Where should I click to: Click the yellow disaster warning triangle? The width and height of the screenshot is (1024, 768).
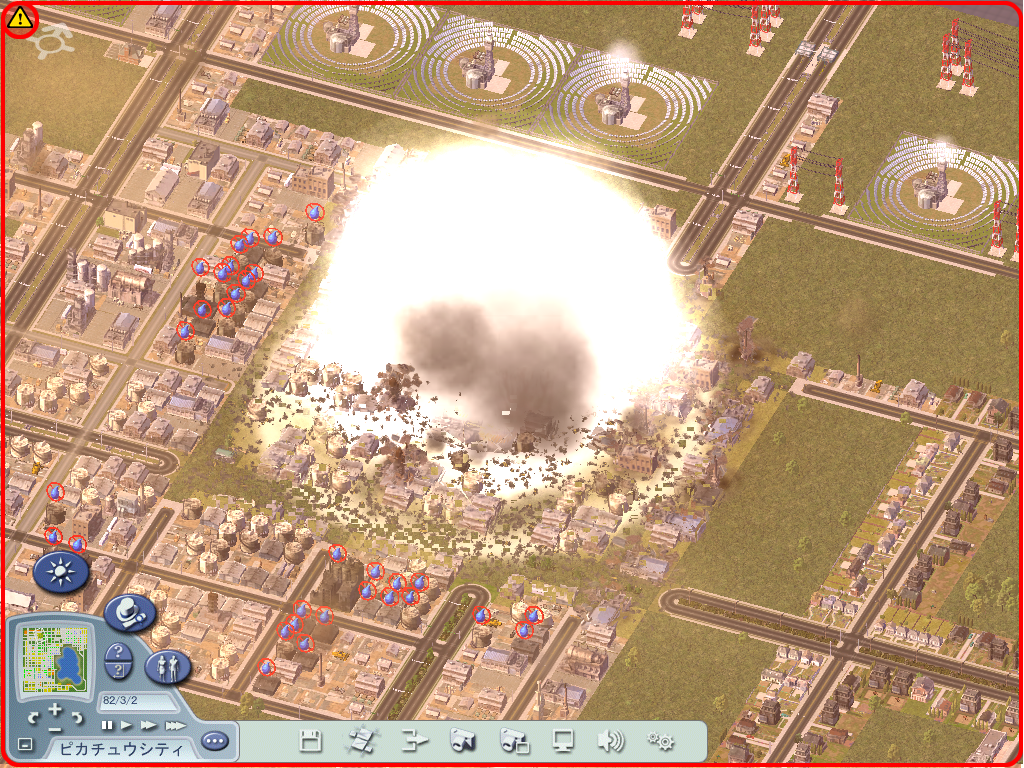click(x=19, y=19)
